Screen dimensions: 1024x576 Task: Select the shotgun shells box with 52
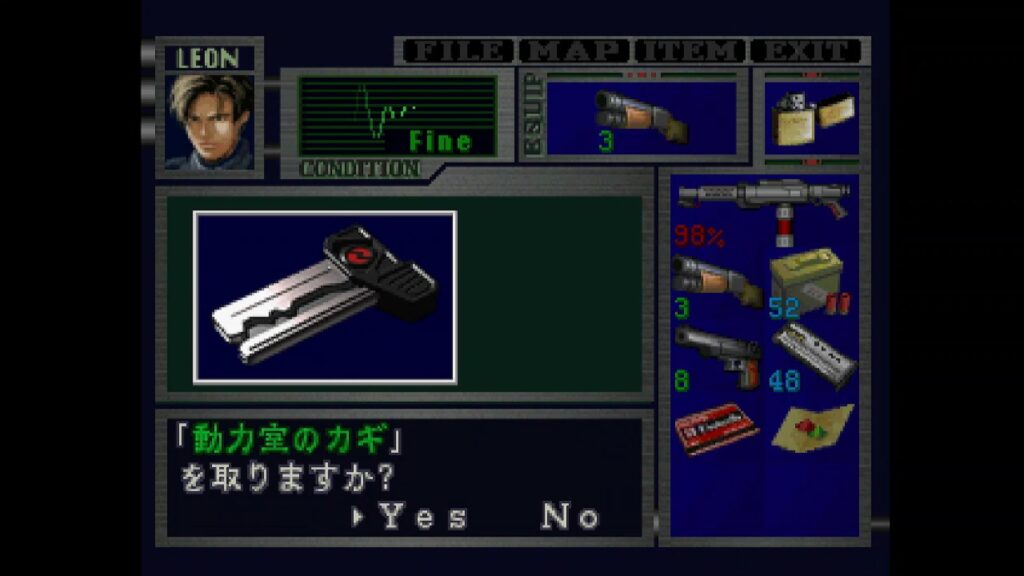coord(810,282)
